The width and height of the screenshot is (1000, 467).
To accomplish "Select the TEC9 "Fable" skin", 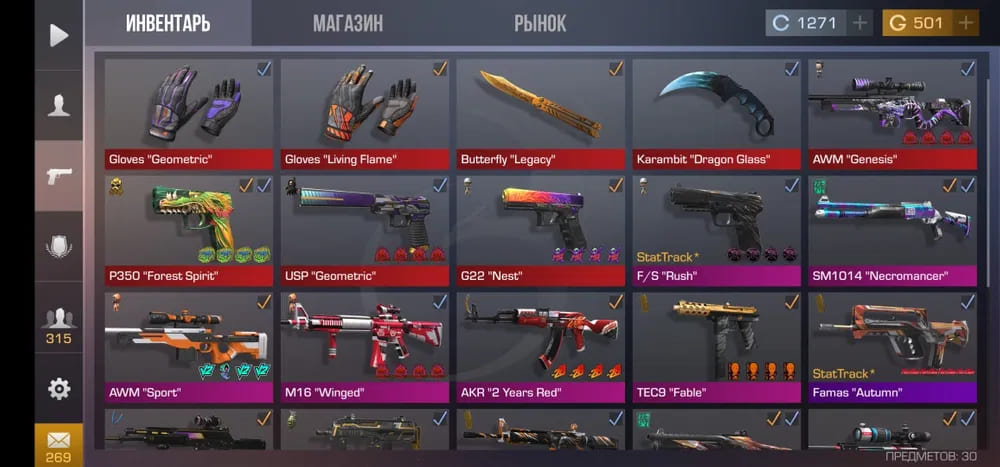I will [x=716, y=345].
